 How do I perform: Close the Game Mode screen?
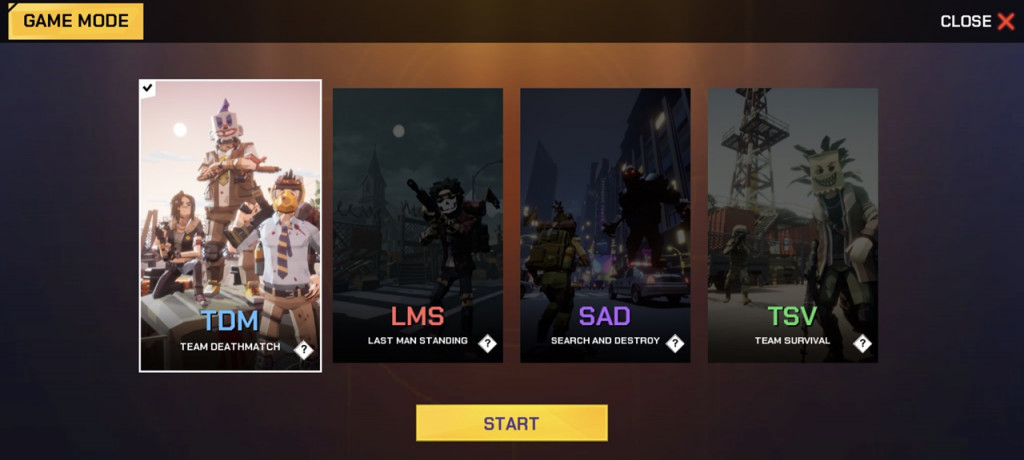pyautogui.click(x=977, y=21)
